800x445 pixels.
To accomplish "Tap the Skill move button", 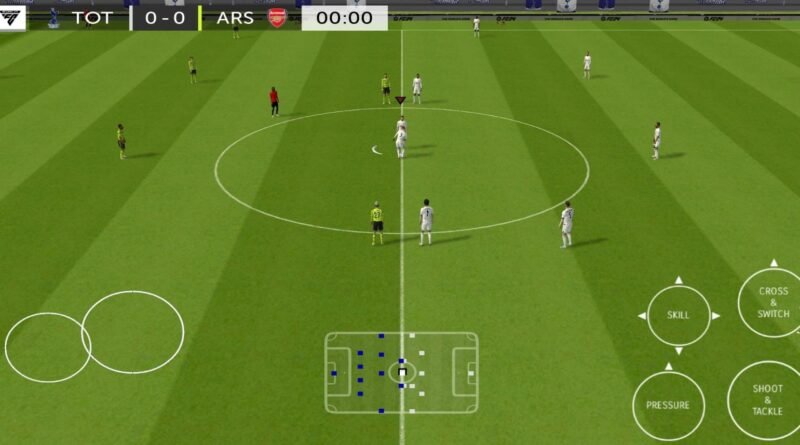I will (678, 316).
